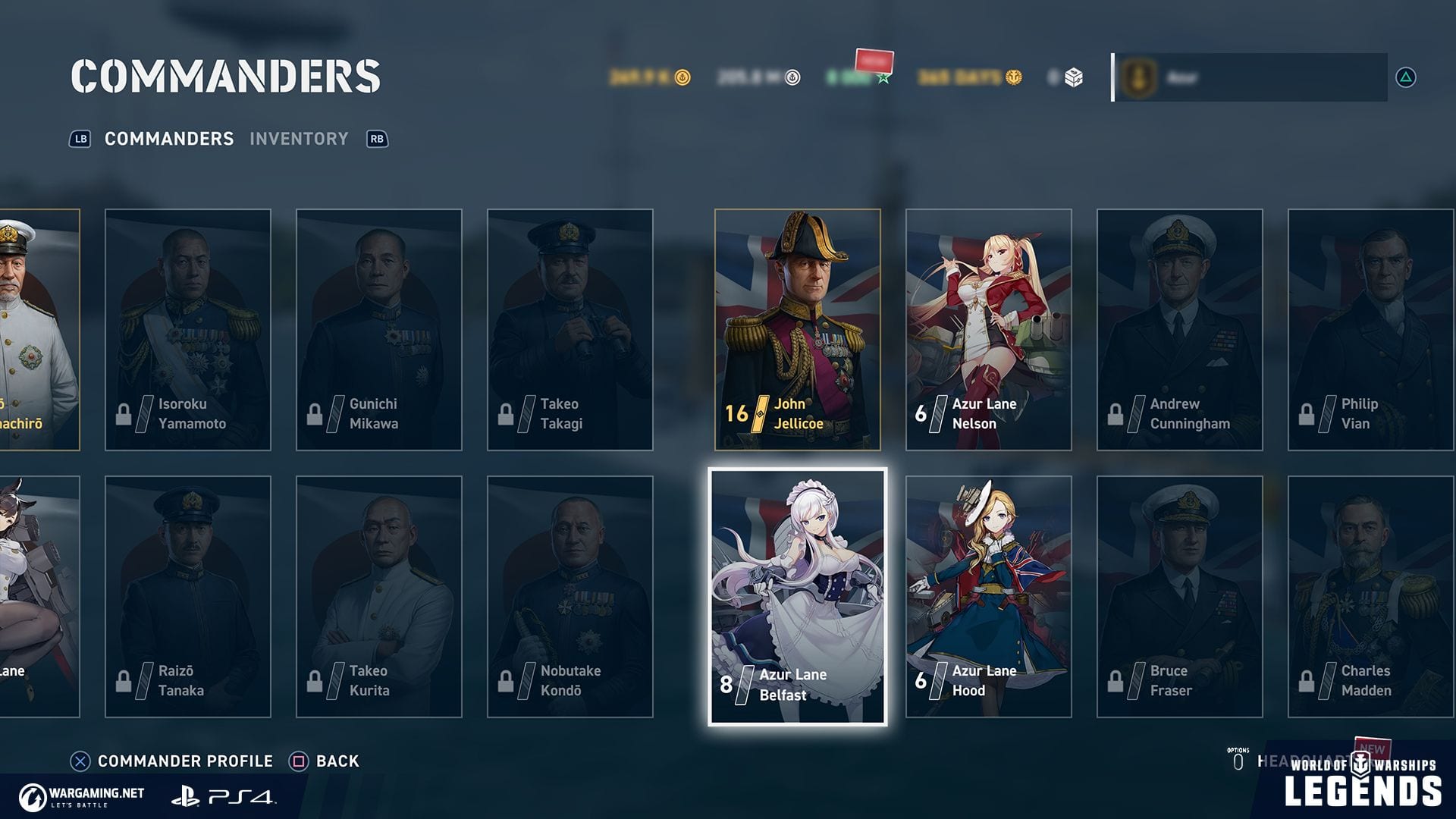This screenshot has width=1456, height=819.
Task: Select commander John Jellicoe card
Action: 797,330
